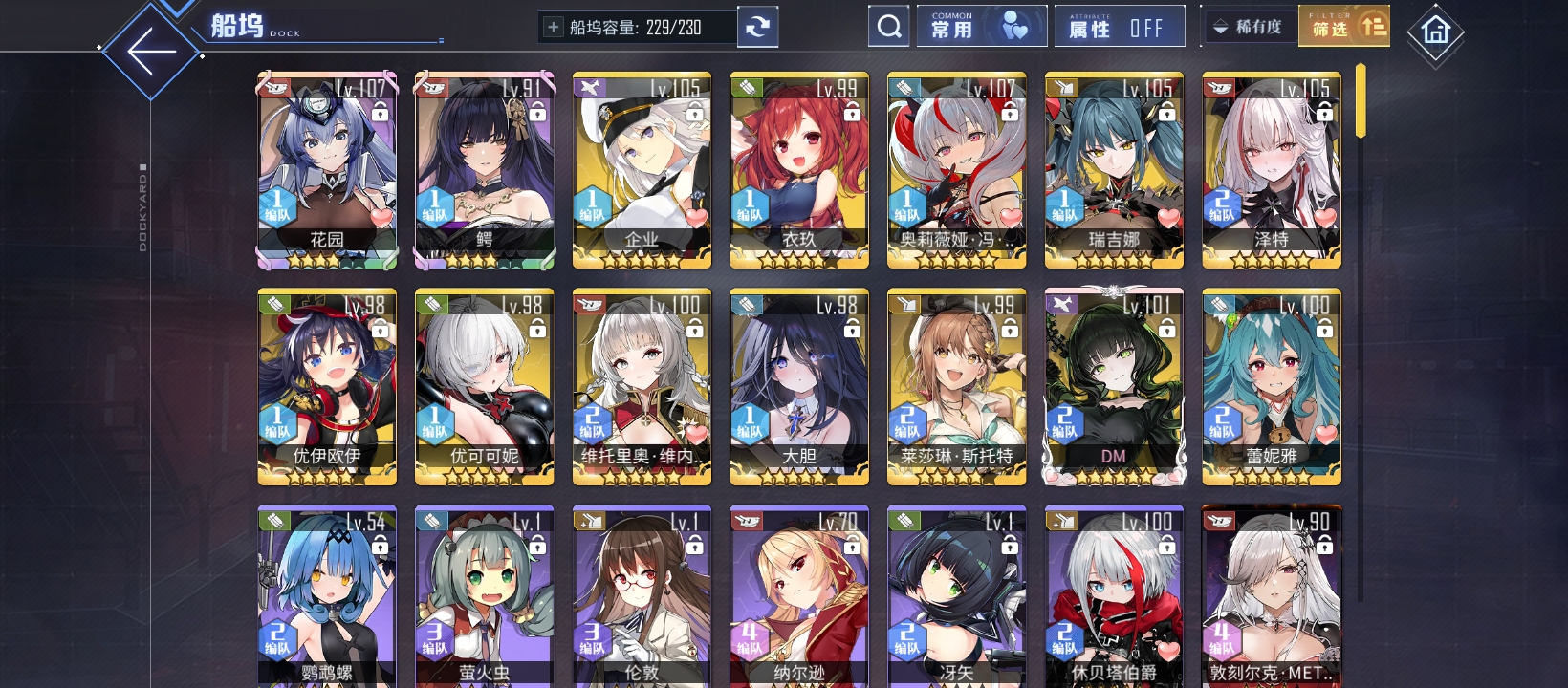Select the 瑞吉娜 ship card

click(1114, 170)
